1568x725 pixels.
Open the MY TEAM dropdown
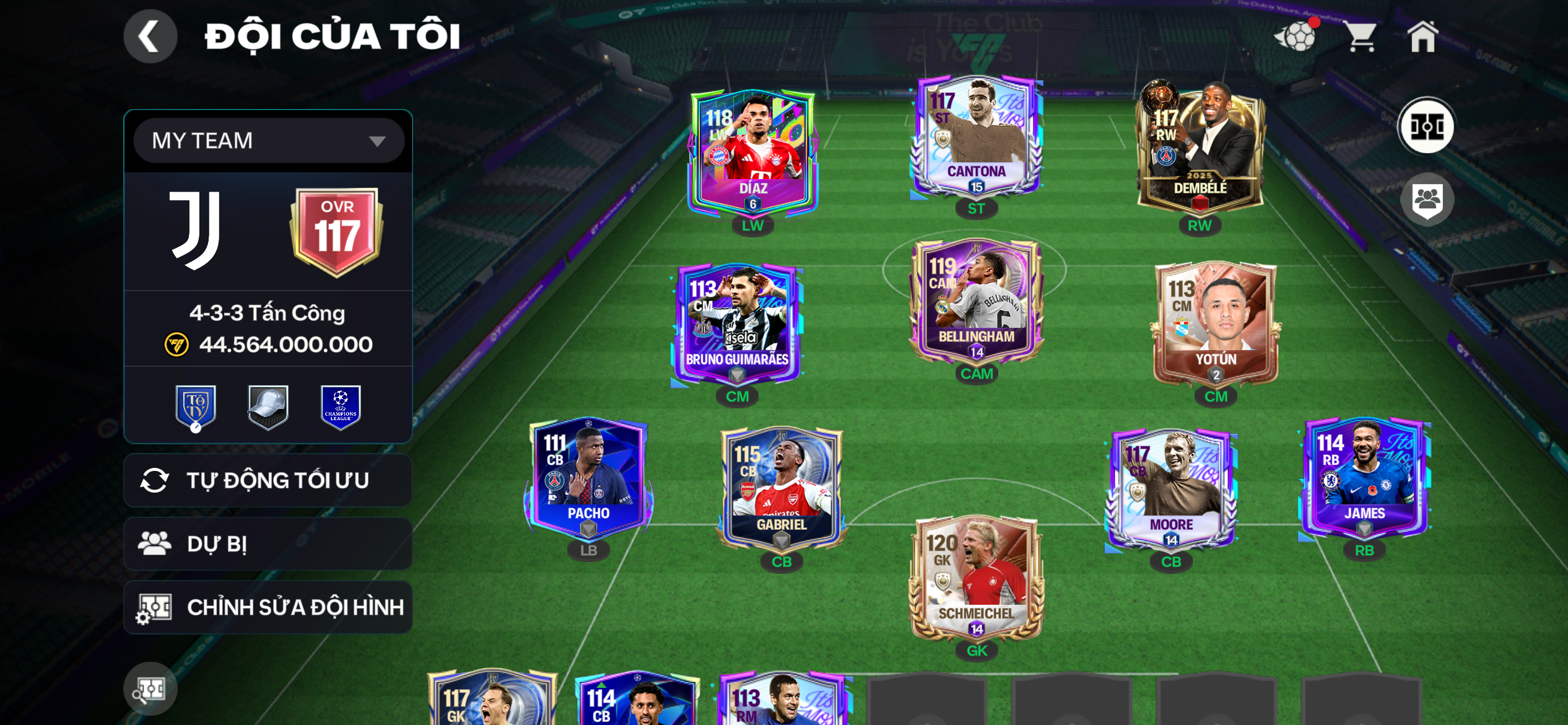[268, 141]
